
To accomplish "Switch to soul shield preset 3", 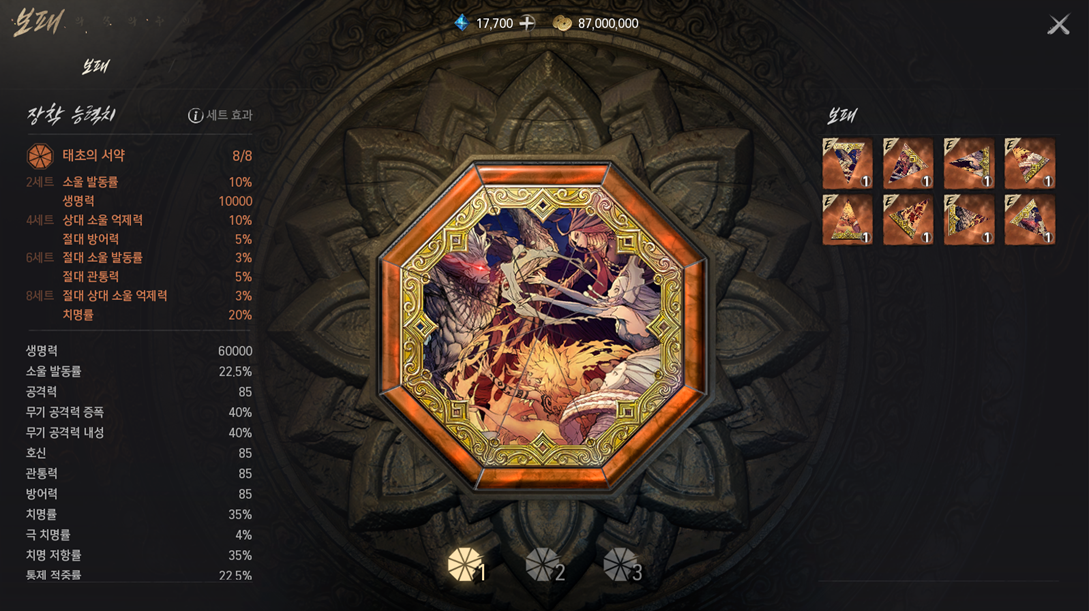I will [622, 566].
